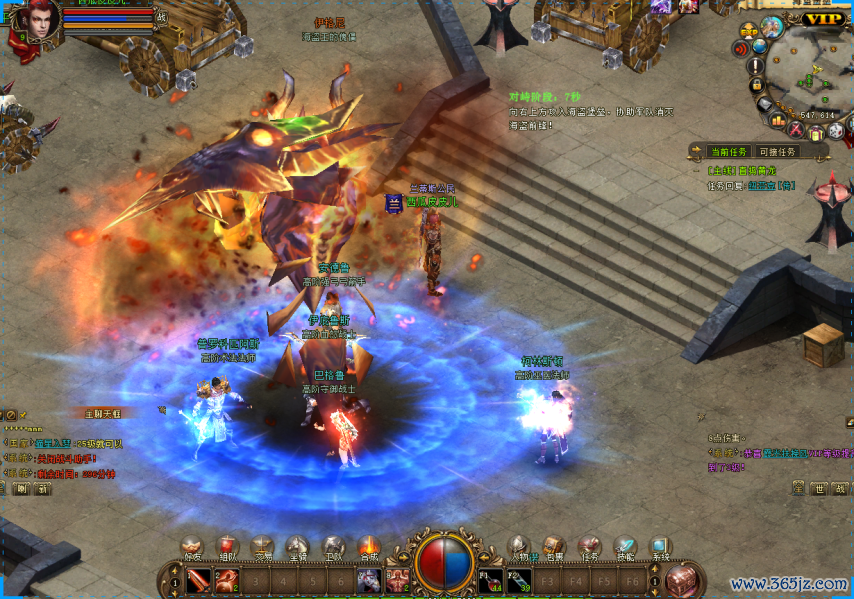Viewport: 854px width, 599px height.
Task: Click the padlock icon beside the minimap
Action: (x=757, y=85)
